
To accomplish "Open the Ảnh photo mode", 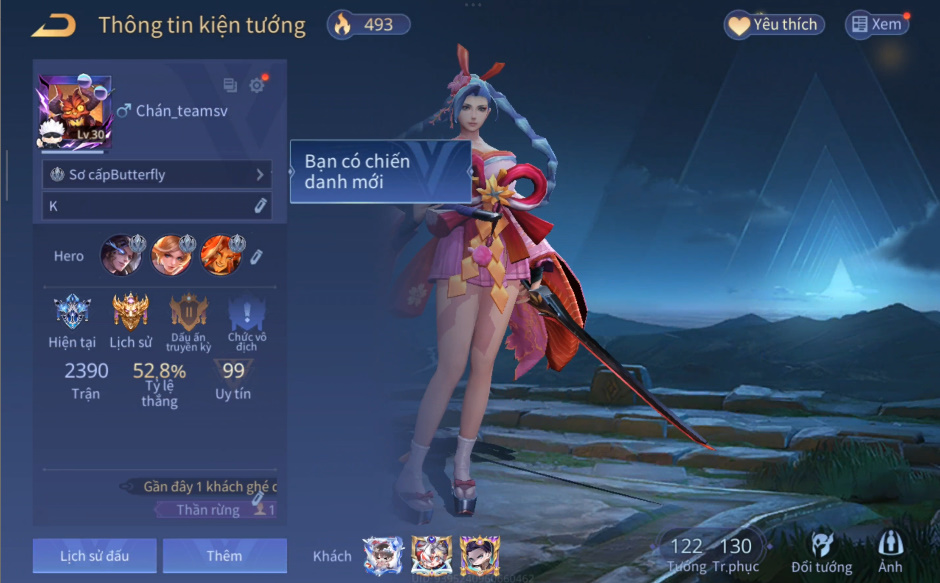I will (889, 551).
